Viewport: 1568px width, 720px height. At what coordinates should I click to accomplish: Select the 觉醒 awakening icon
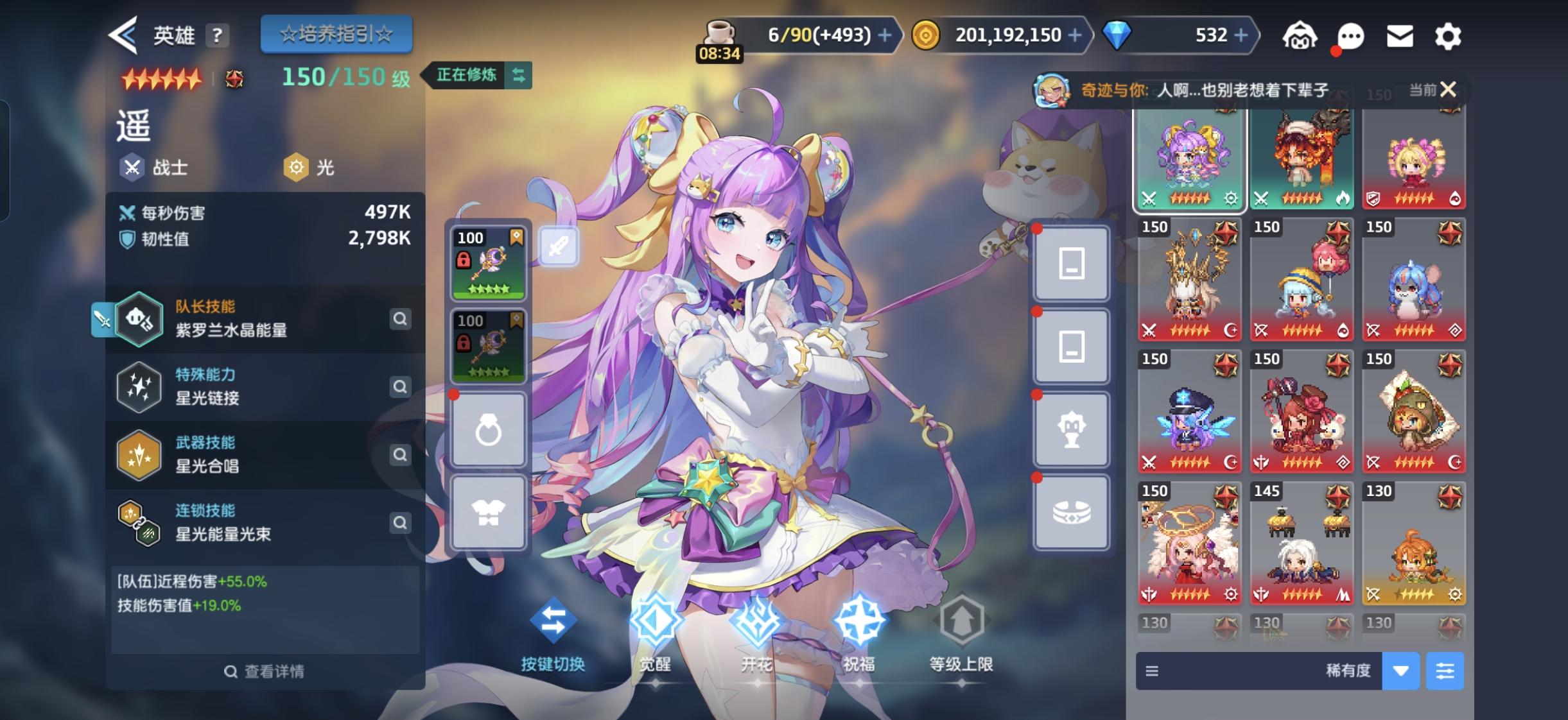[x=654, y=621]
